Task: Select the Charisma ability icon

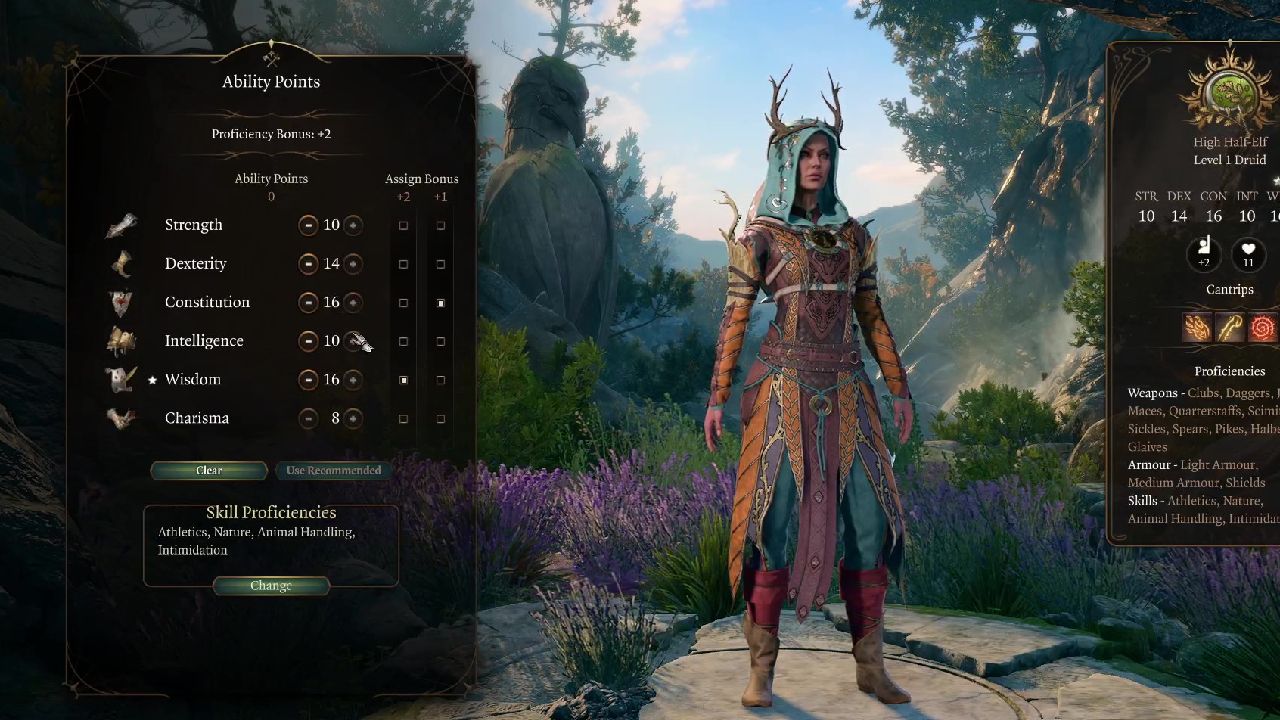Action: (x=121, y=418)
